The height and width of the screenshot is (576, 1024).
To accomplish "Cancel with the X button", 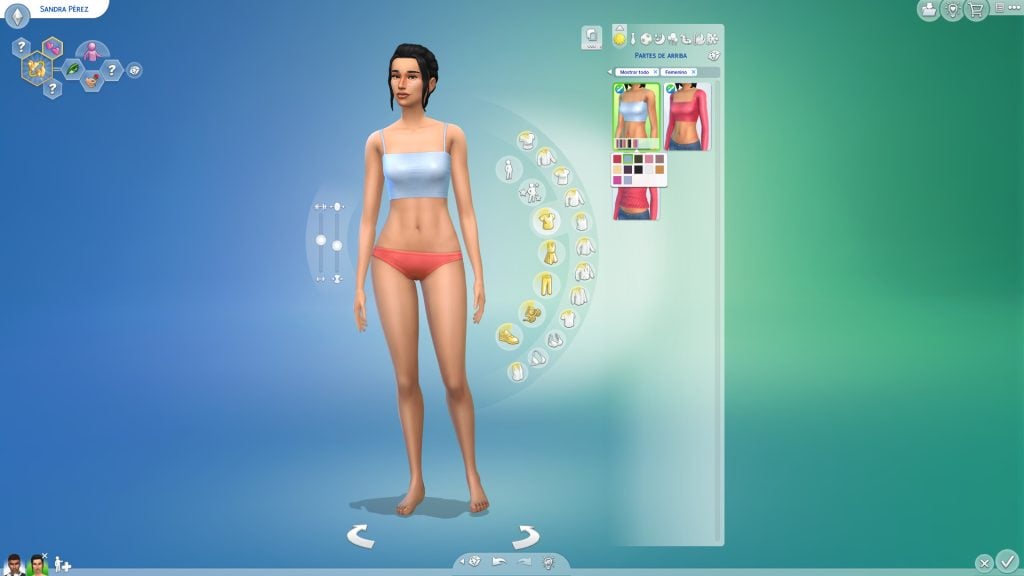I will pyautogui.click(x=984, y=562).
